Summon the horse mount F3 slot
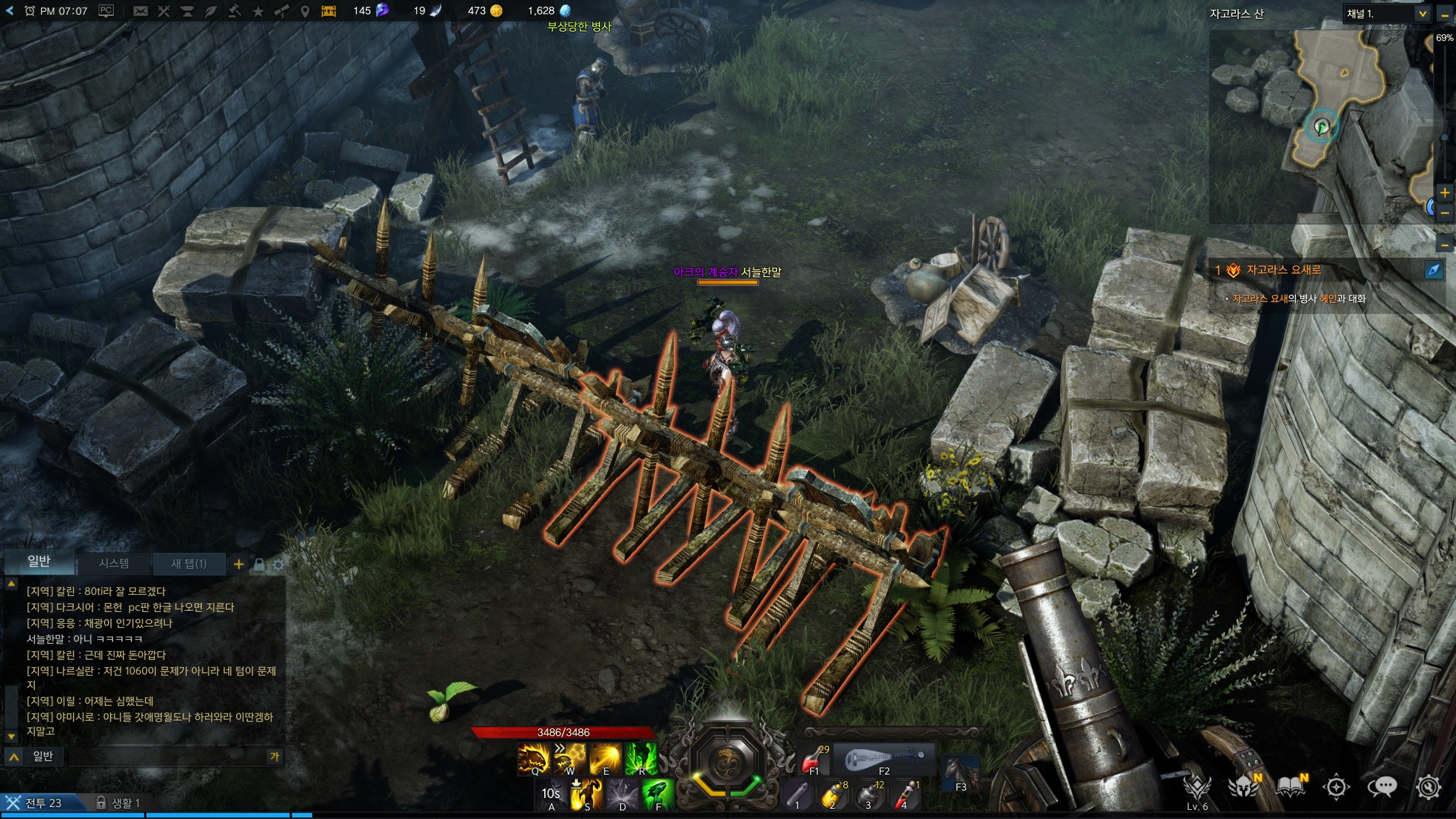The image size is (1456, 819). click(x=960, y=772)
